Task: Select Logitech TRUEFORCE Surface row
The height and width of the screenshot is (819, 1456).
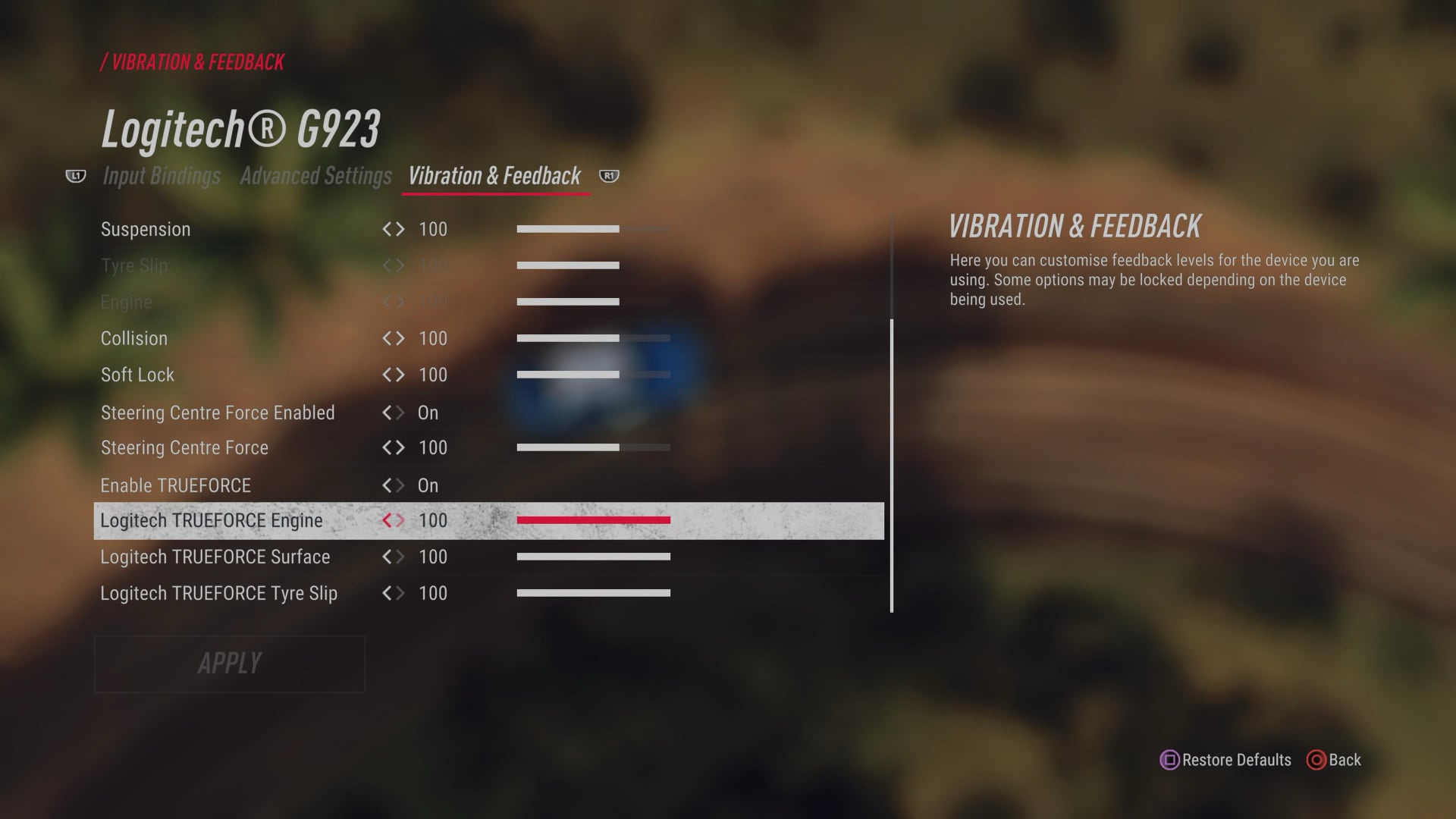Action: 215,557
